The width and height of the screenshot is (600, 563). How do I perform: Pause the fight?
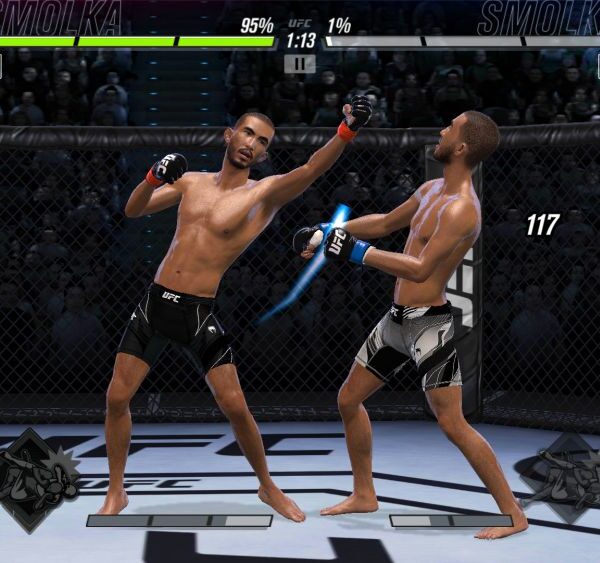coord(299,63)
